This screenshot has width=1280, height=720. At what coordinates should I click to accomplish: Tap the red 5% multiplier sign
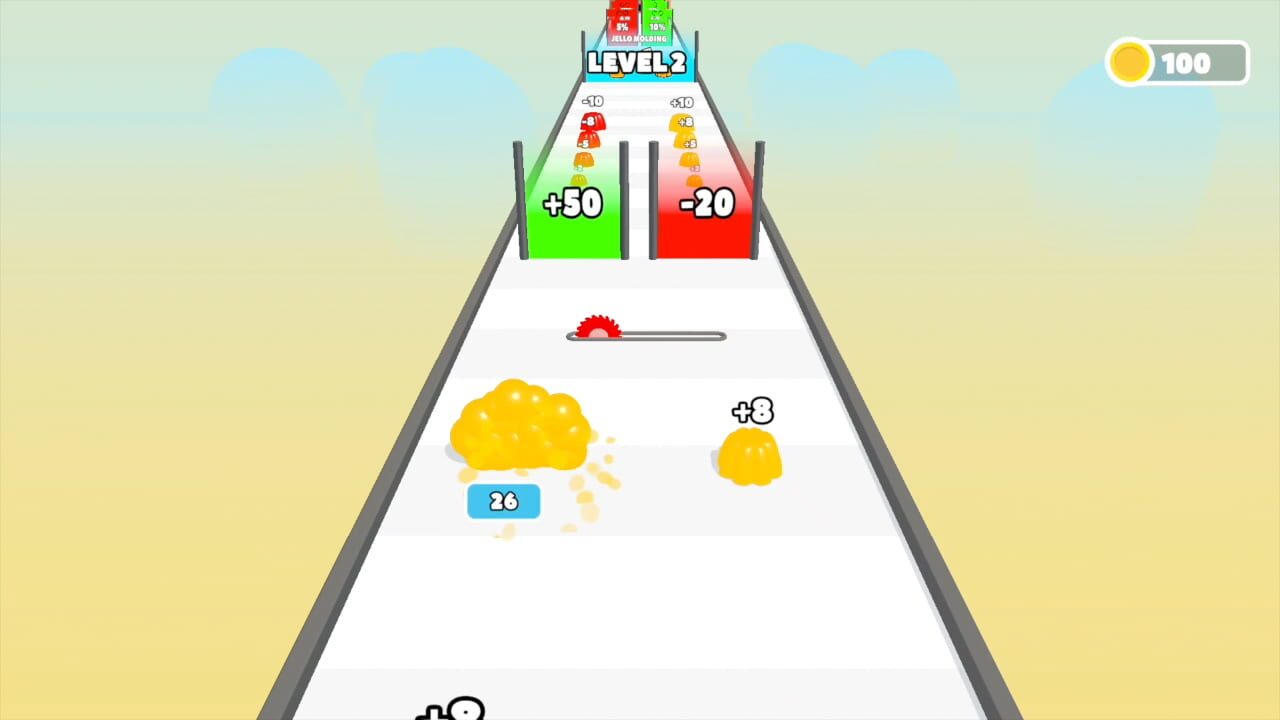click(x=624, y=25)
